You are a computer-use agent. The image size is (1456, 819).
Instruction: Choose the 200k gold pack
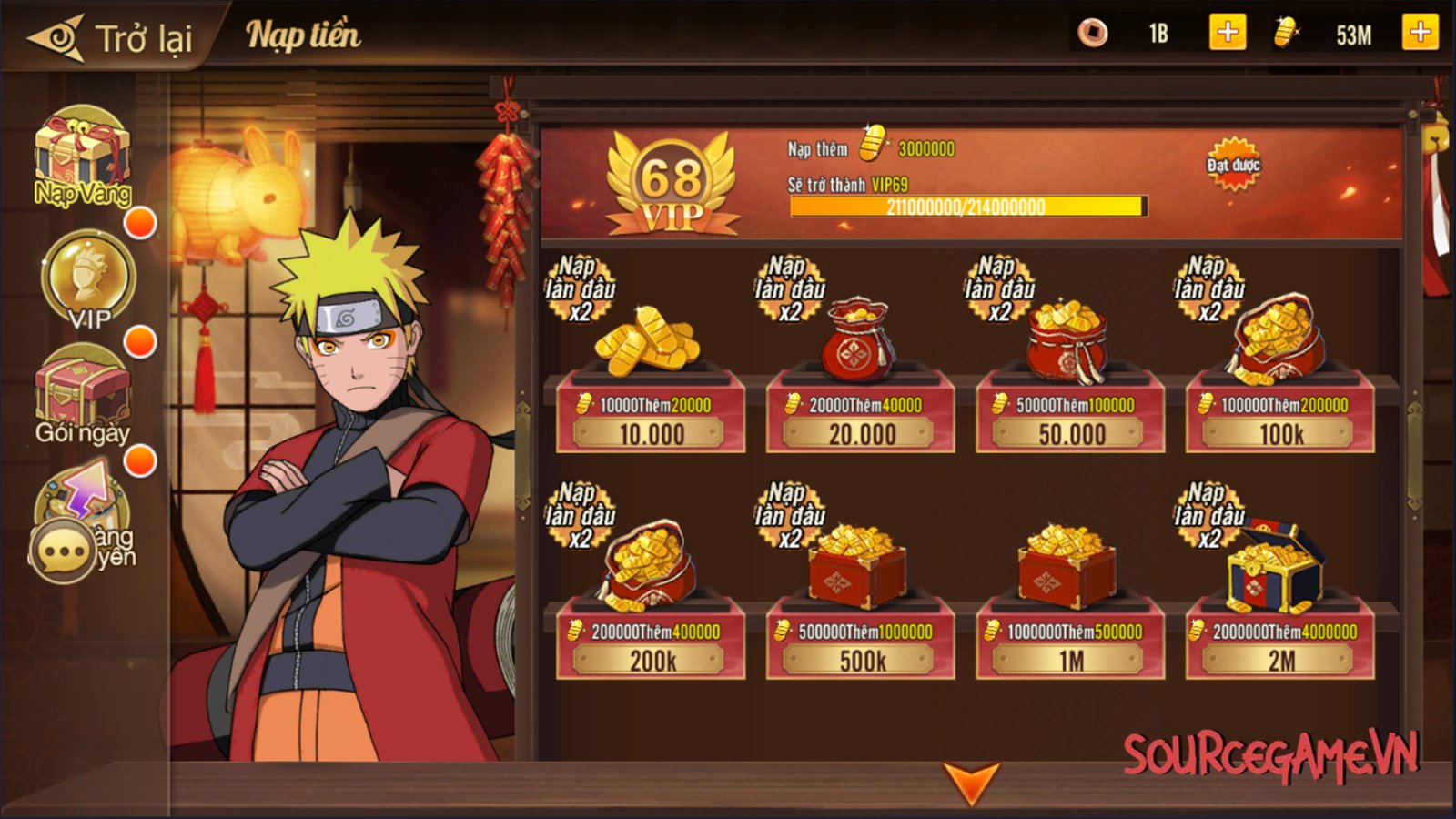pyautogui.click(x=651, y=660)
